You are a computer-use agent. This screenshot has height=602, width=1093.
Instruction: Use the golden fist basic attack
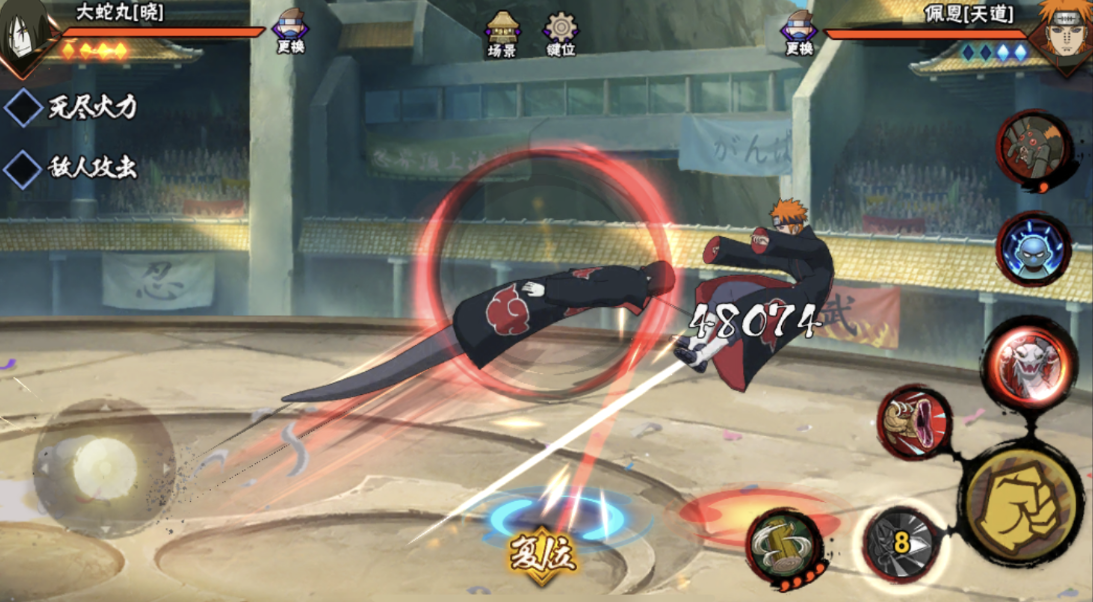point(1022,498)
